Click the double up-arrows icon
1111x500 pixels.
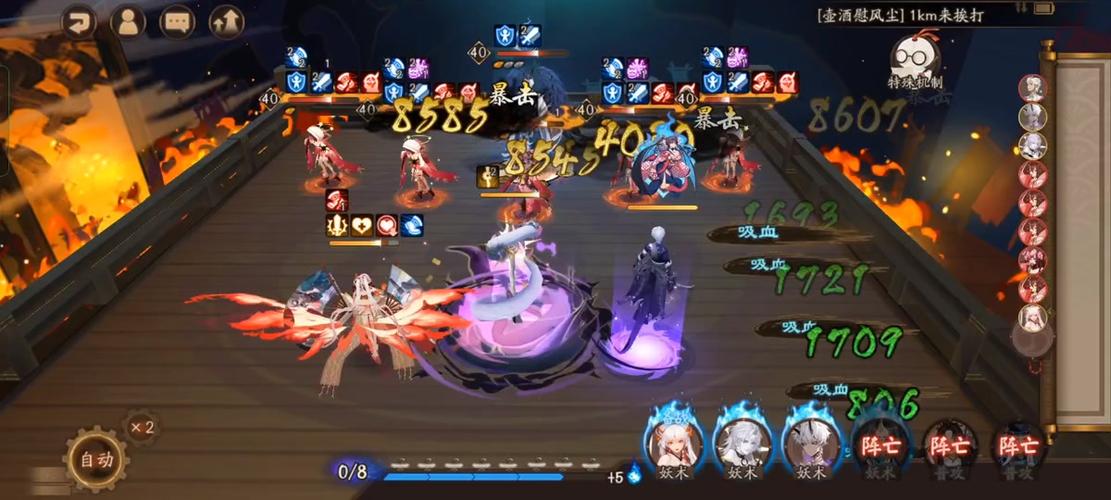pos(227,22)
